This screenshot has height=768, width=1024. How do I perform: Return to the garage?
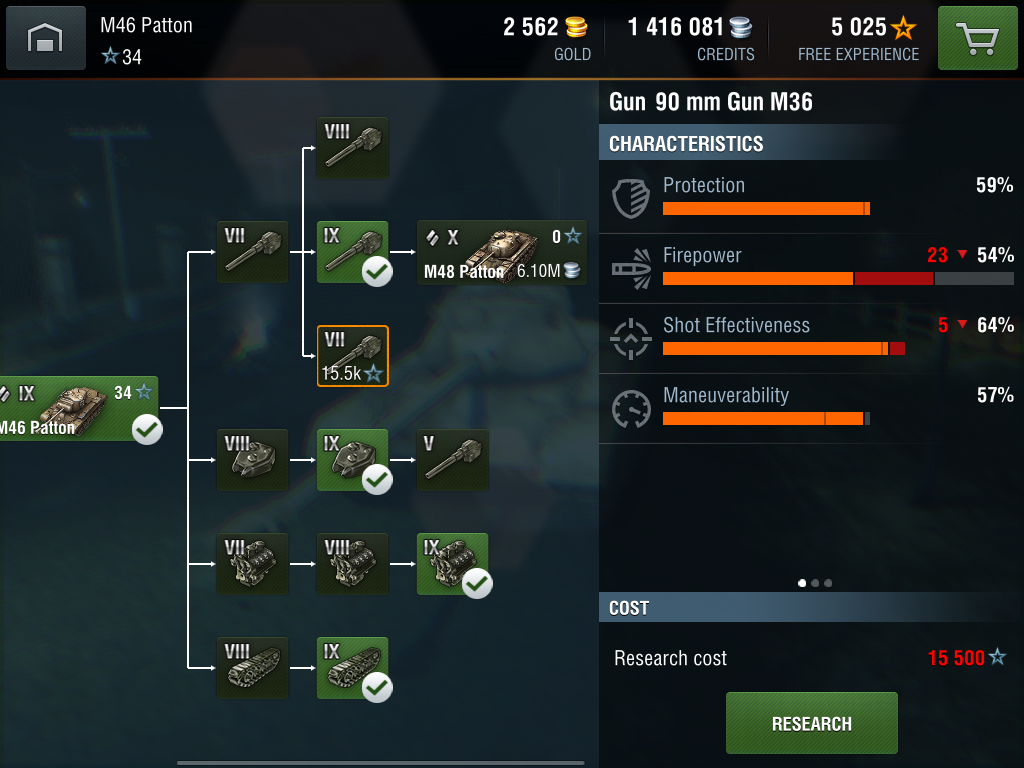(x=46, y=39)
